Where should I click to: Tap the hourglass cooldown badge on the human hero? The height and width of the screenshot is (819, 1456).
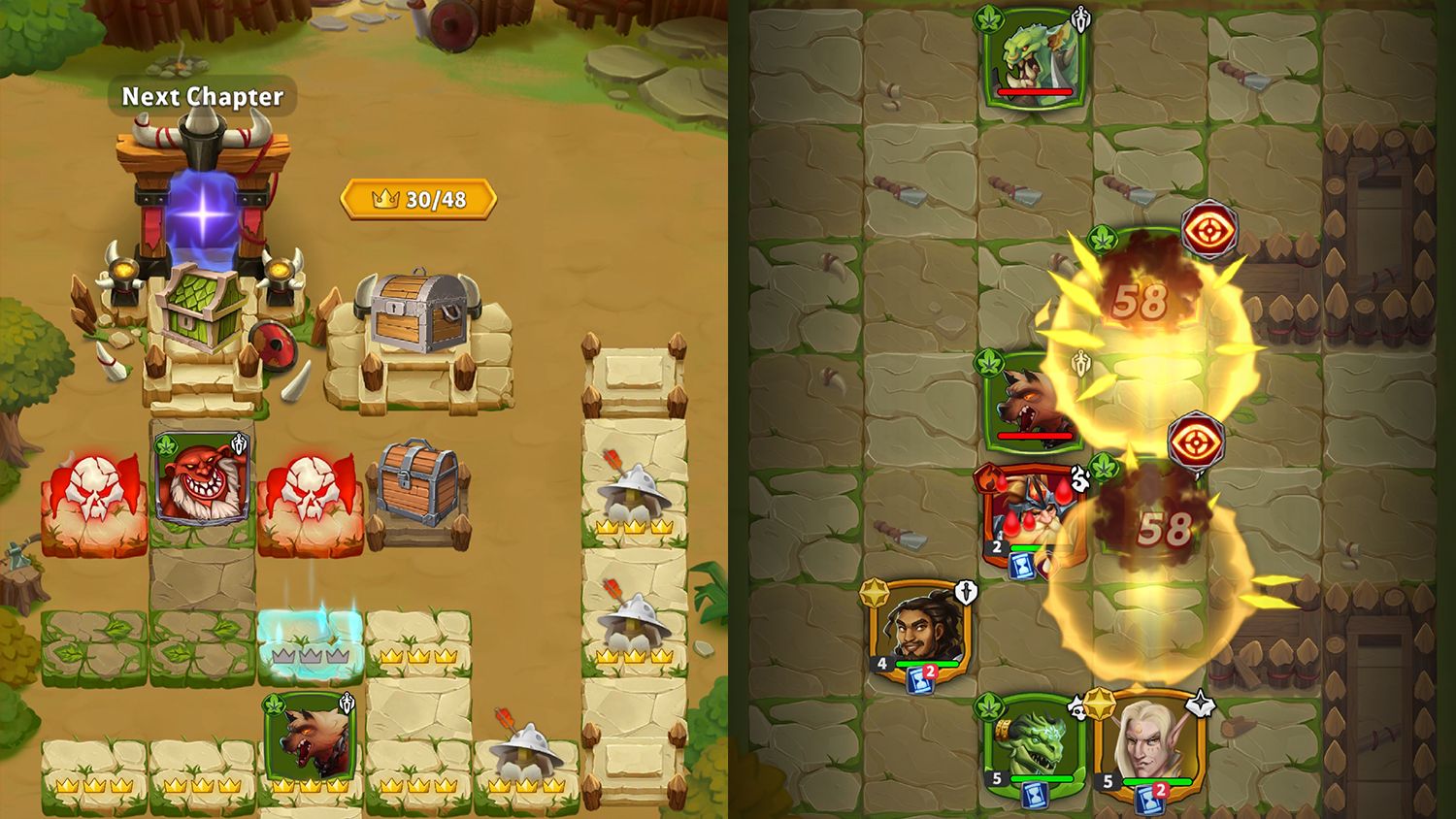point(920,680)
